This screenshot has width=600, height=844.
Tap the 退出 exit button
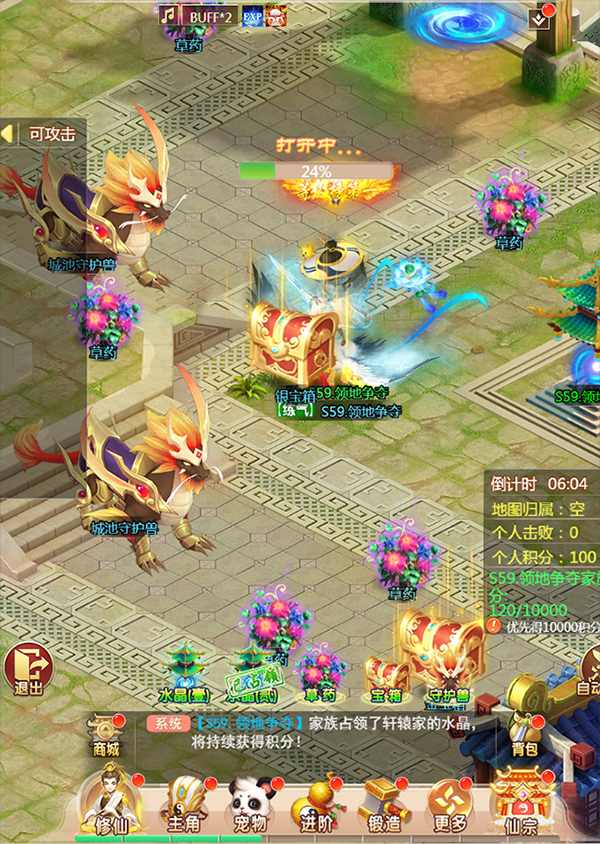(x=27, y=667)
